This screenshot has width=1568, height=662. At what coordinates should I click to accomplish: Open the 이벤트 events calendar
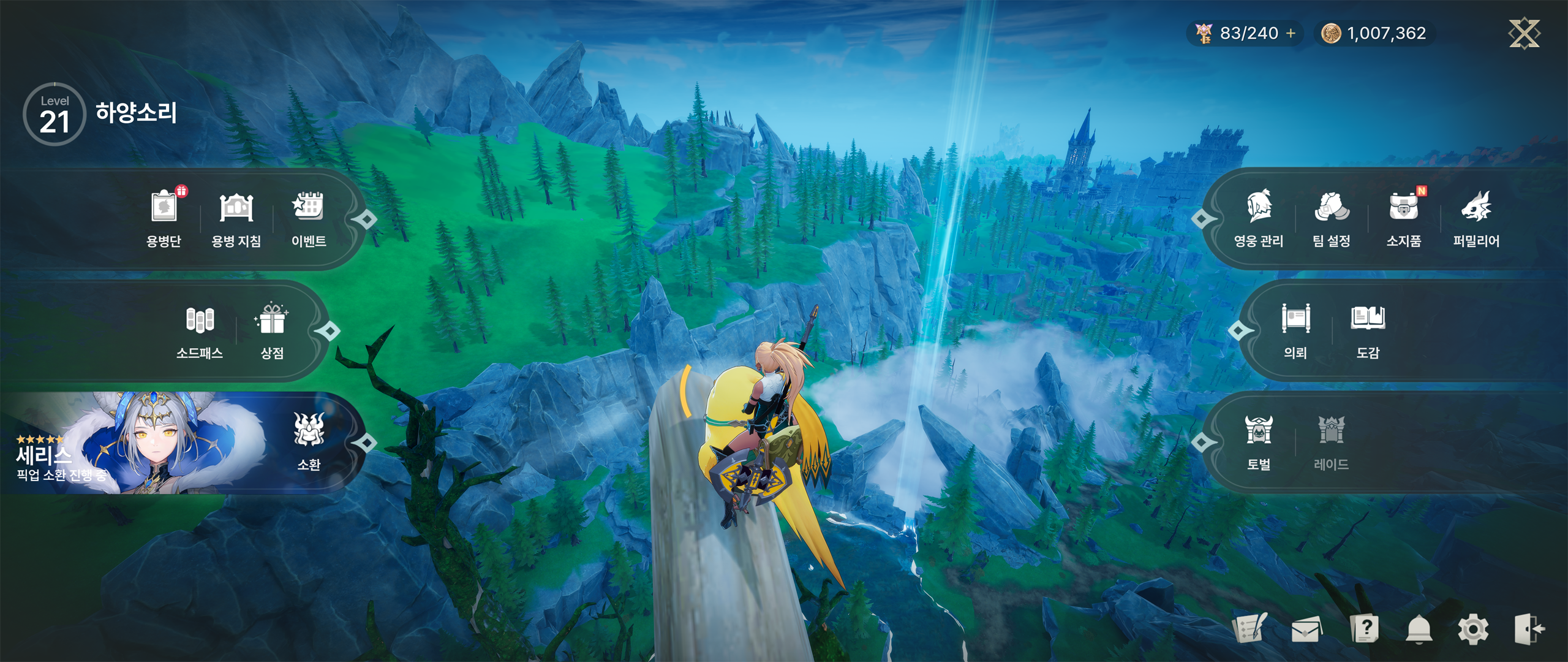[308, 217]
